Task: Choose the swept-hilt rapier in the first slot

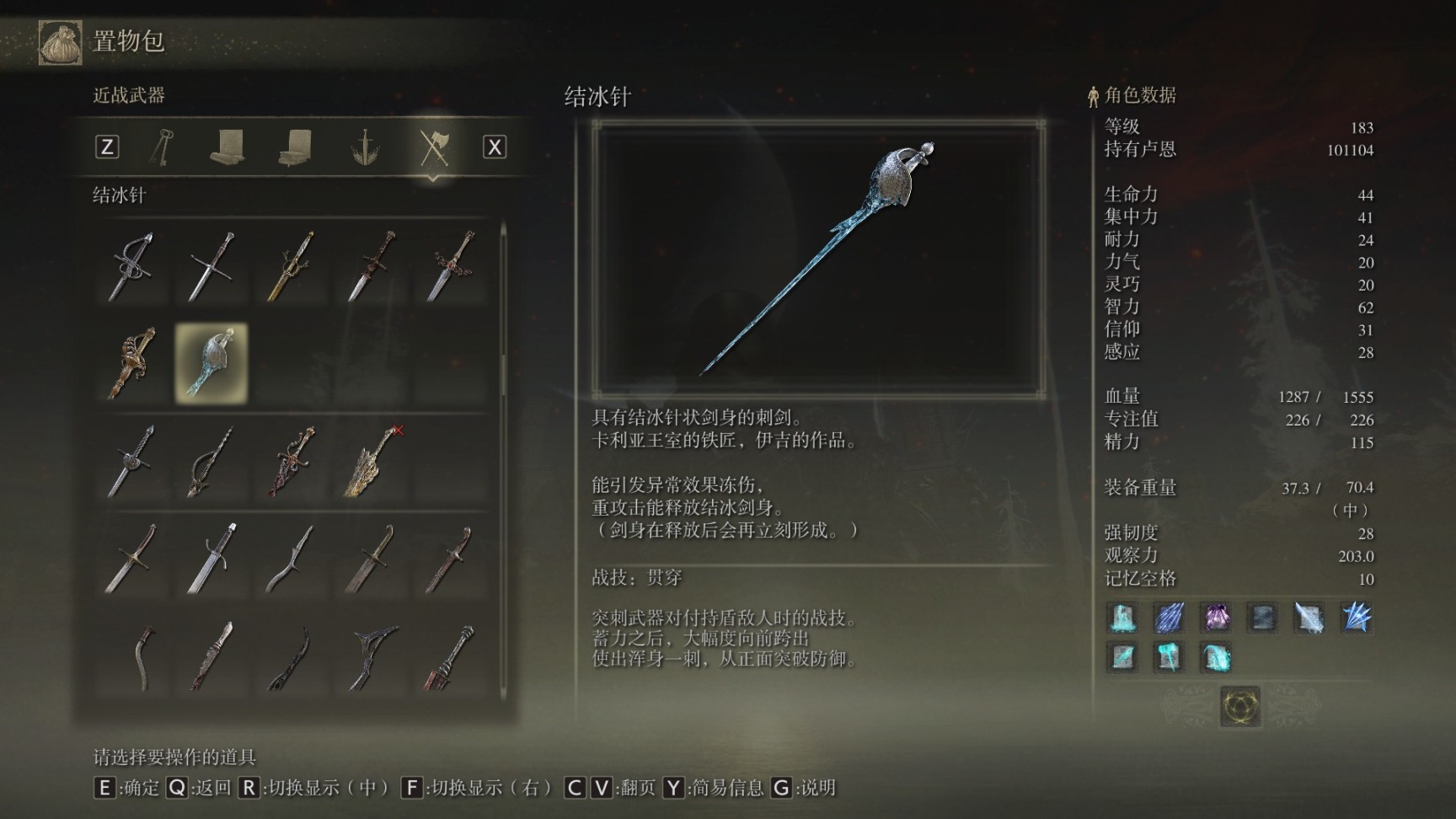Action: tap(132, 266)
